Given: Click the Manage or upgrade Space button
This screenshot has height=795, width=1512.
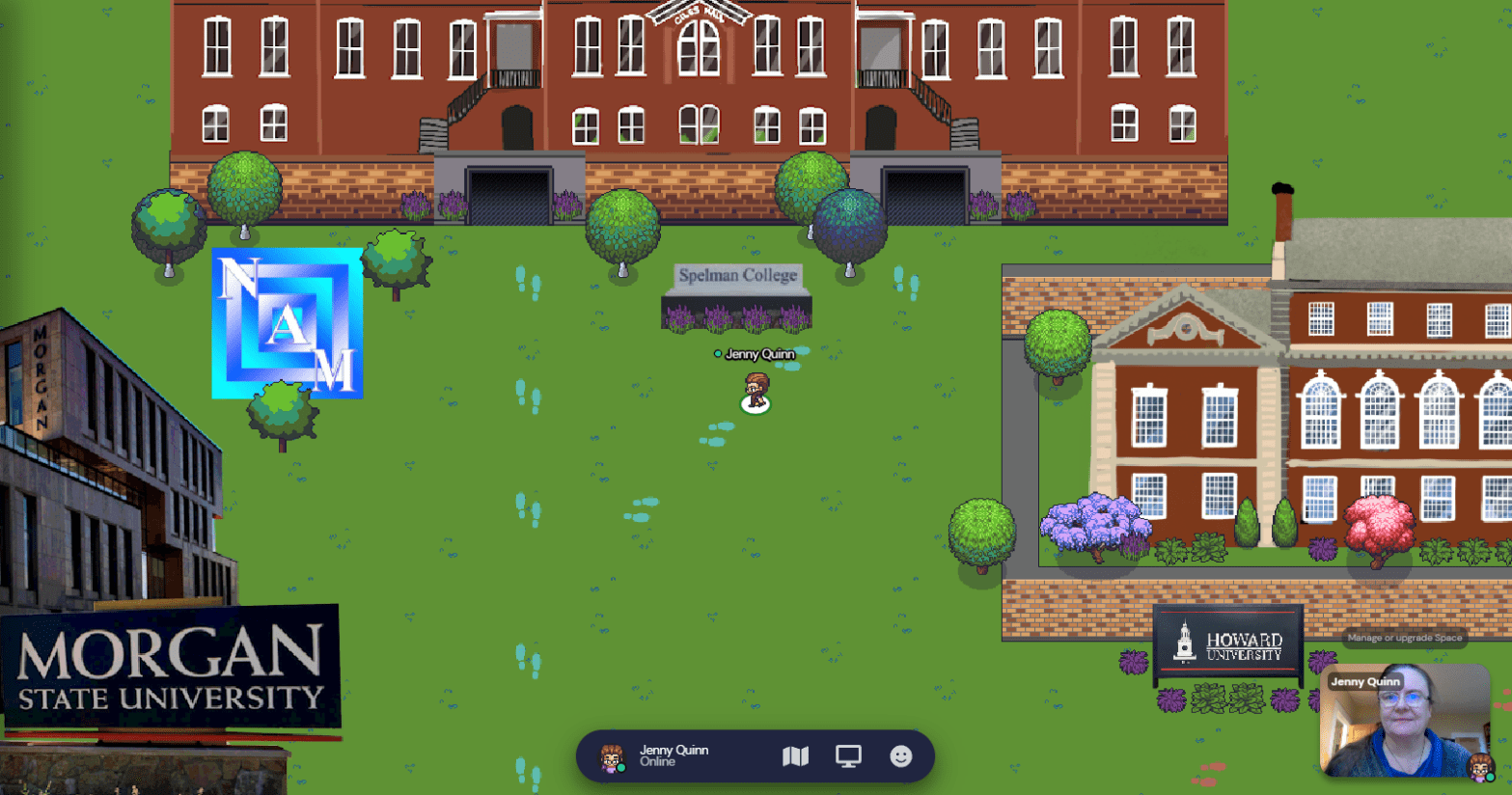Looking at the screenshot, I should click(x=1404, y=638).
